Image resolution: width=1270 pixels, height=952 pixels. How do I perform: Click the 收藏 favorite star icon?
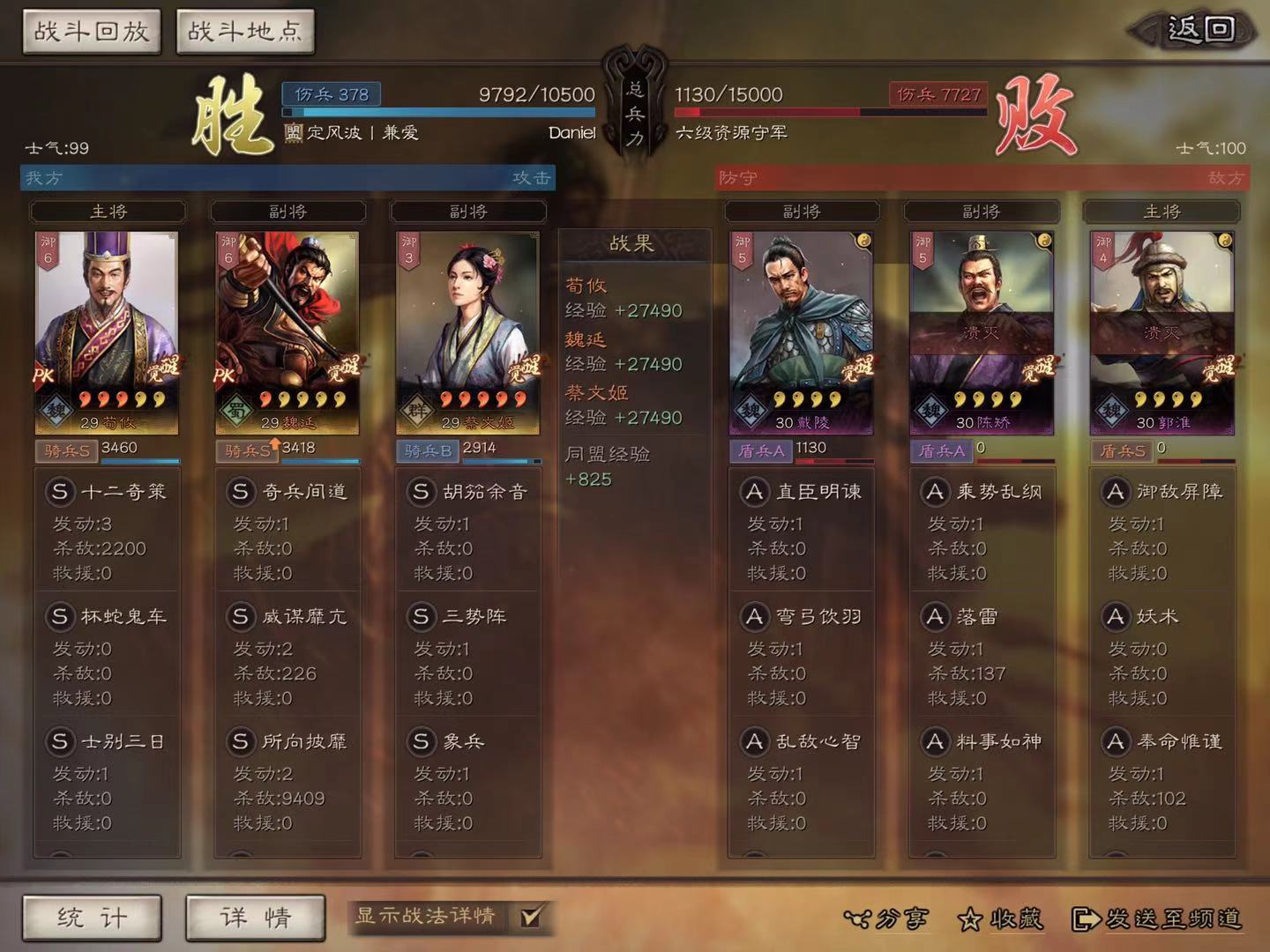970,919
